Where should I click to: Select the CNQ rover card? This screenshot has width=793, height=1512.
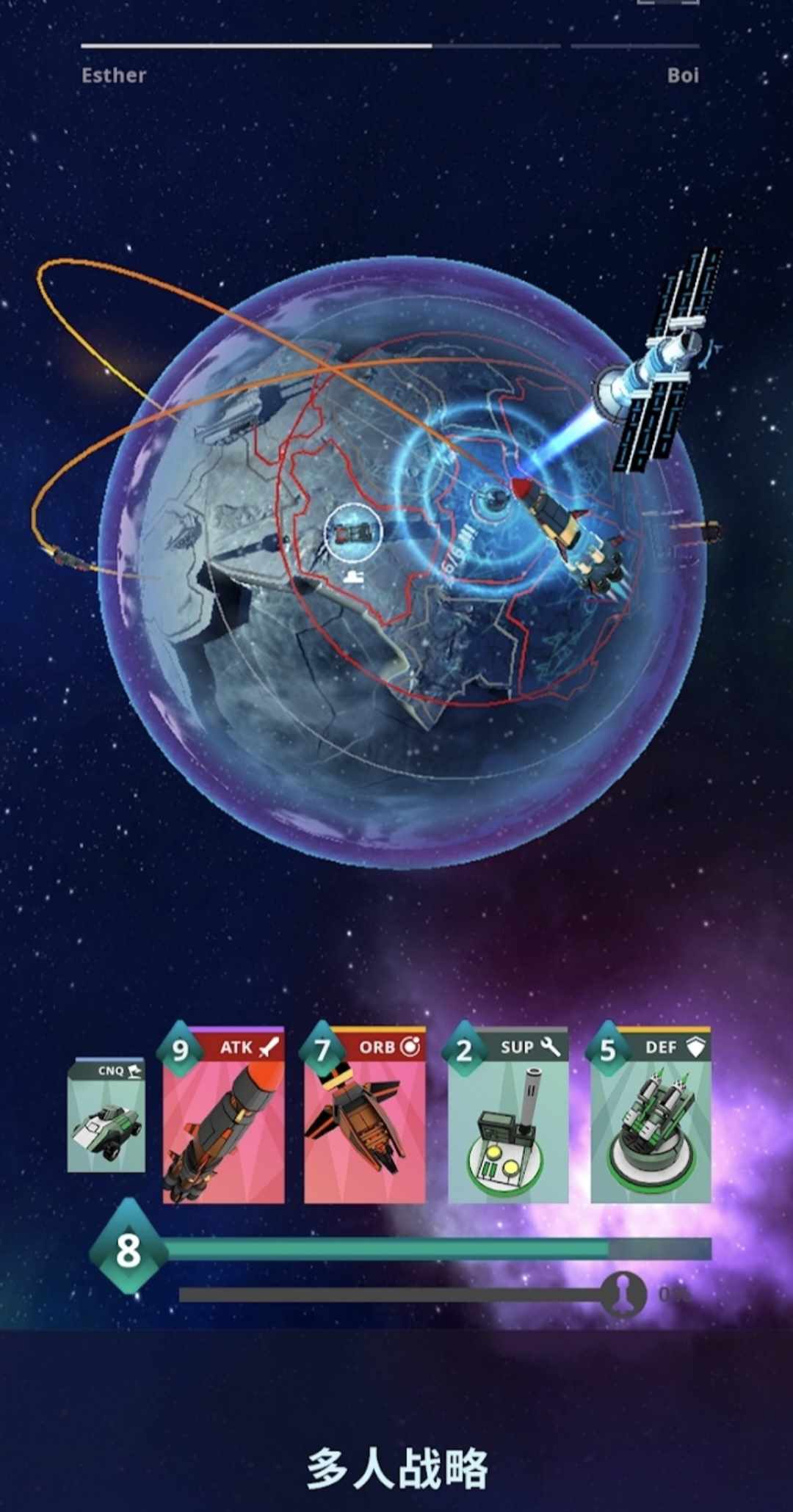[x=106, y=1116]
